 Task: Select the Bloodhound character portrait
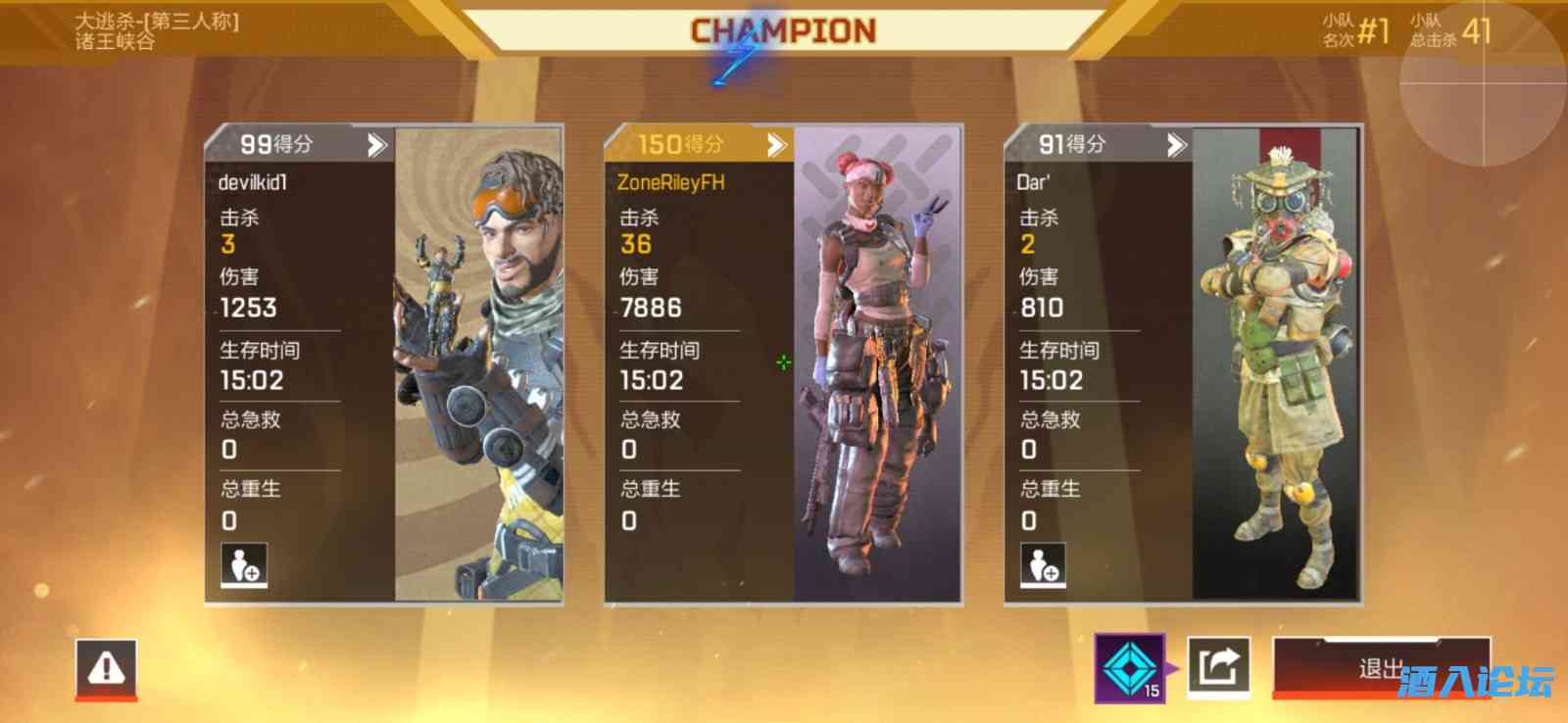tap(1274, 362)
